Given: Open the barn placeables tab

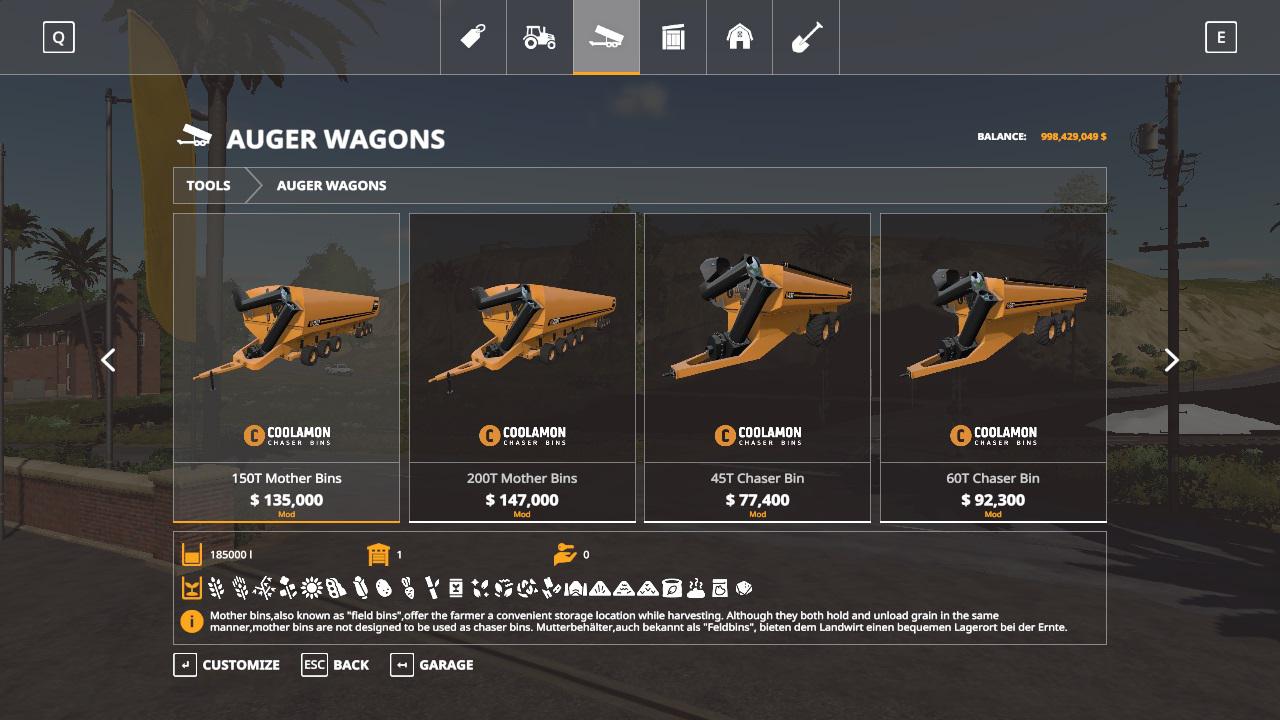Looking at the screenshot, I should 739,37.
